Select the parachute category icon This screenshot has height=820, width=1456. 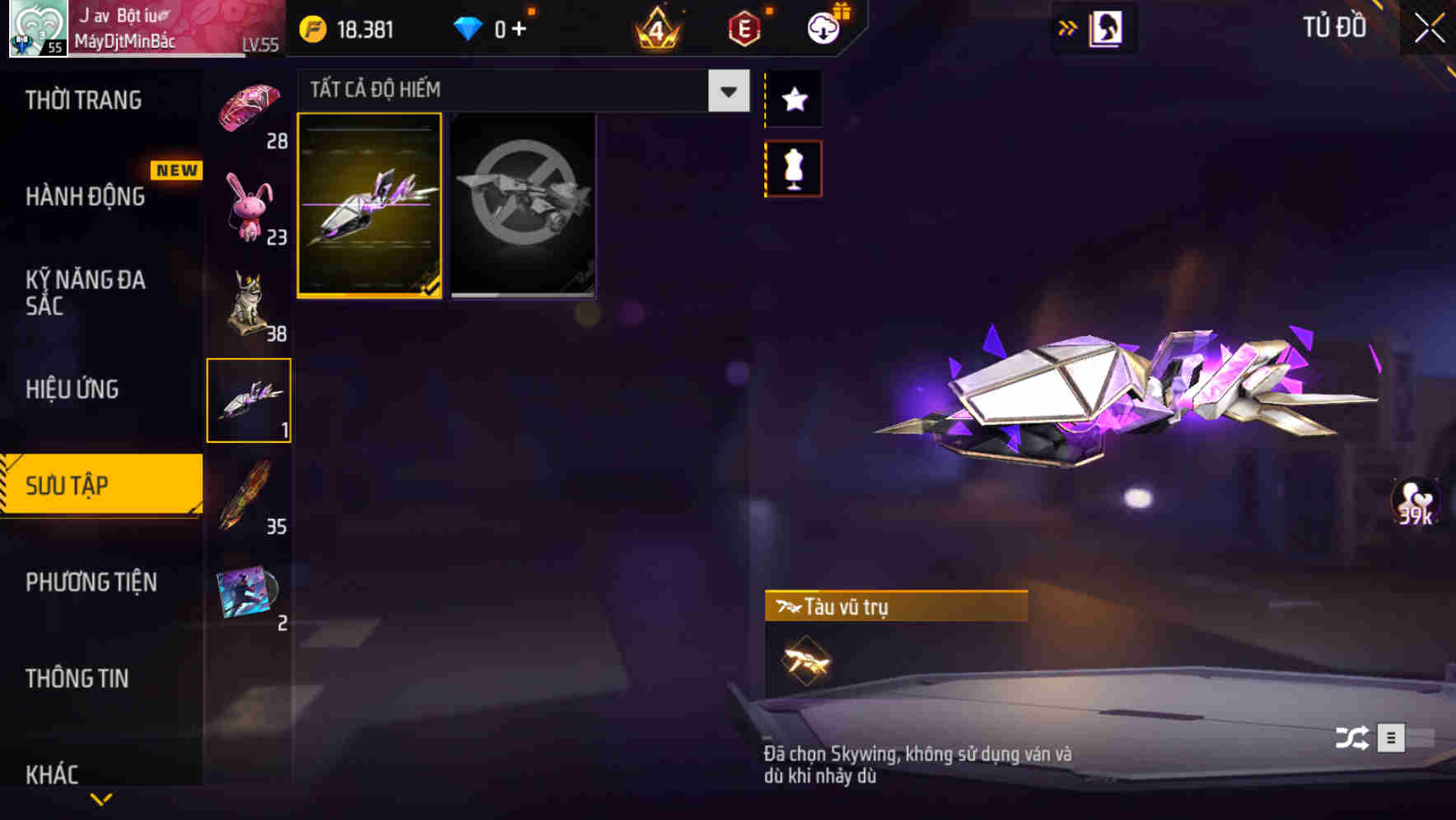click(251, 107)
